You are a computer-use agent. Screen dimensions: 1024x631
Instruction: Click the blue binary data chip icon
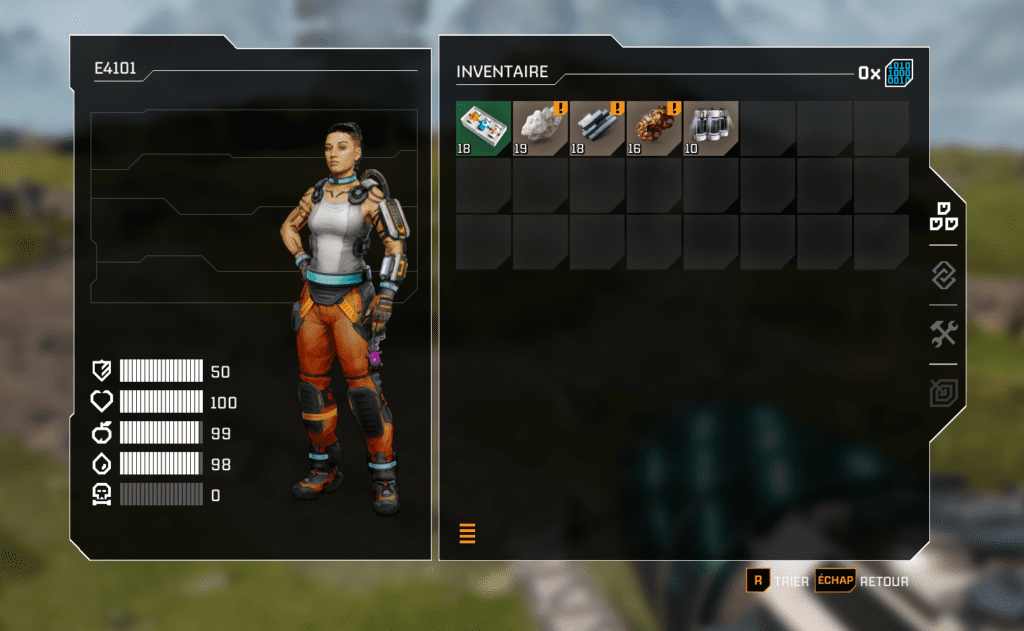(898, 73)
